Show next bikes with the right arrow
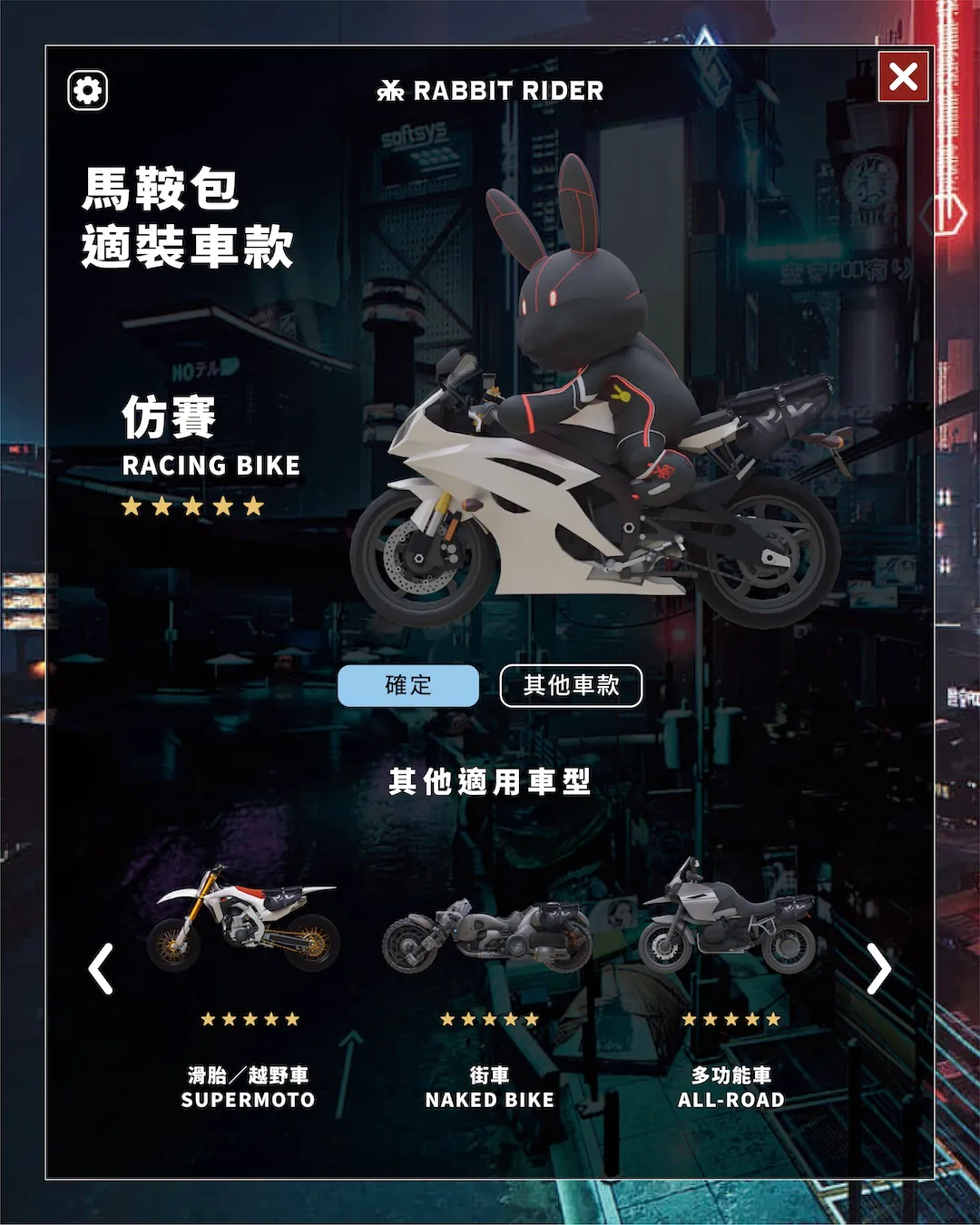 pyautogui.click(x=878, y=969)
